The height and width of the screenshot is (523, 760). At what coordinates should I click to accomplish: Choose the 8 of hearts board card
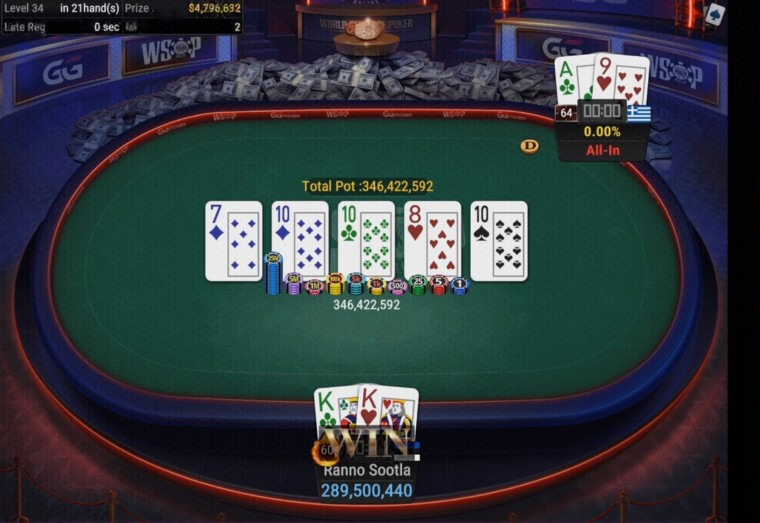(x=432, y=241)
